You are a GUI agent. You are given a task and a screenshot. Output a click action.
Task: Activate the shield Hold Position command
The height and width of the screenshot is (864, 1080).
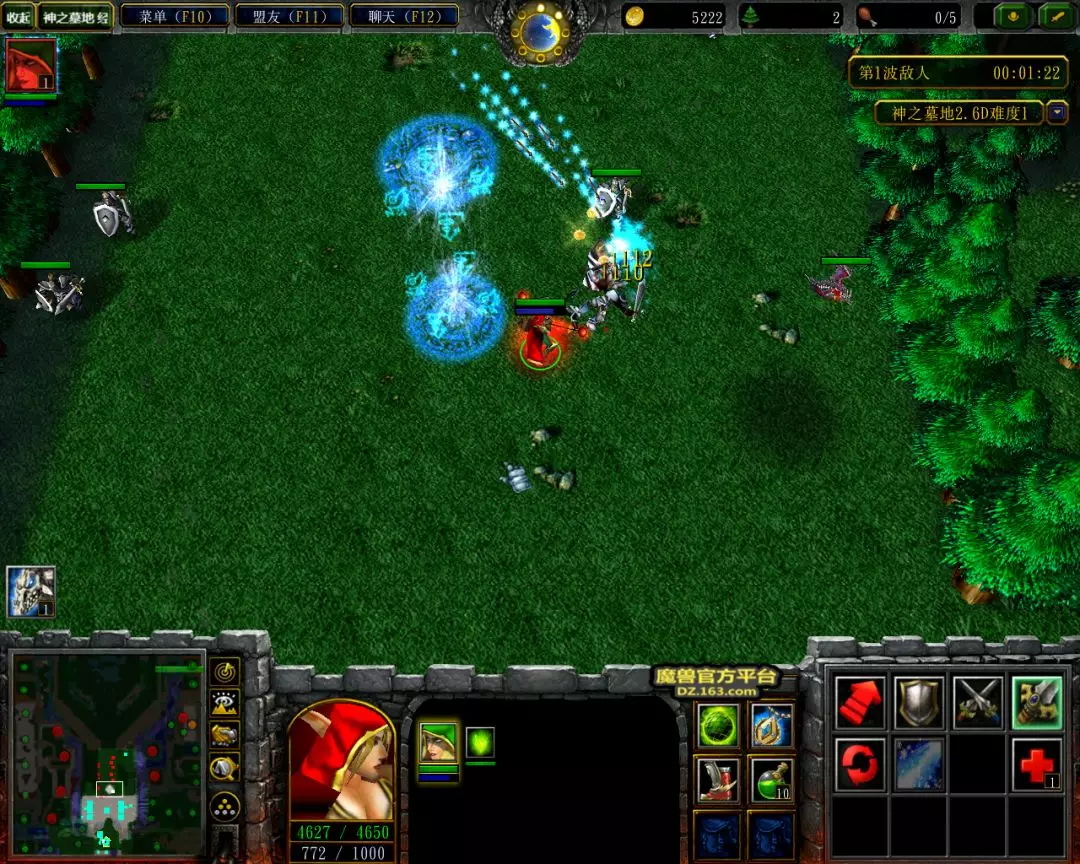click(918, 703)
